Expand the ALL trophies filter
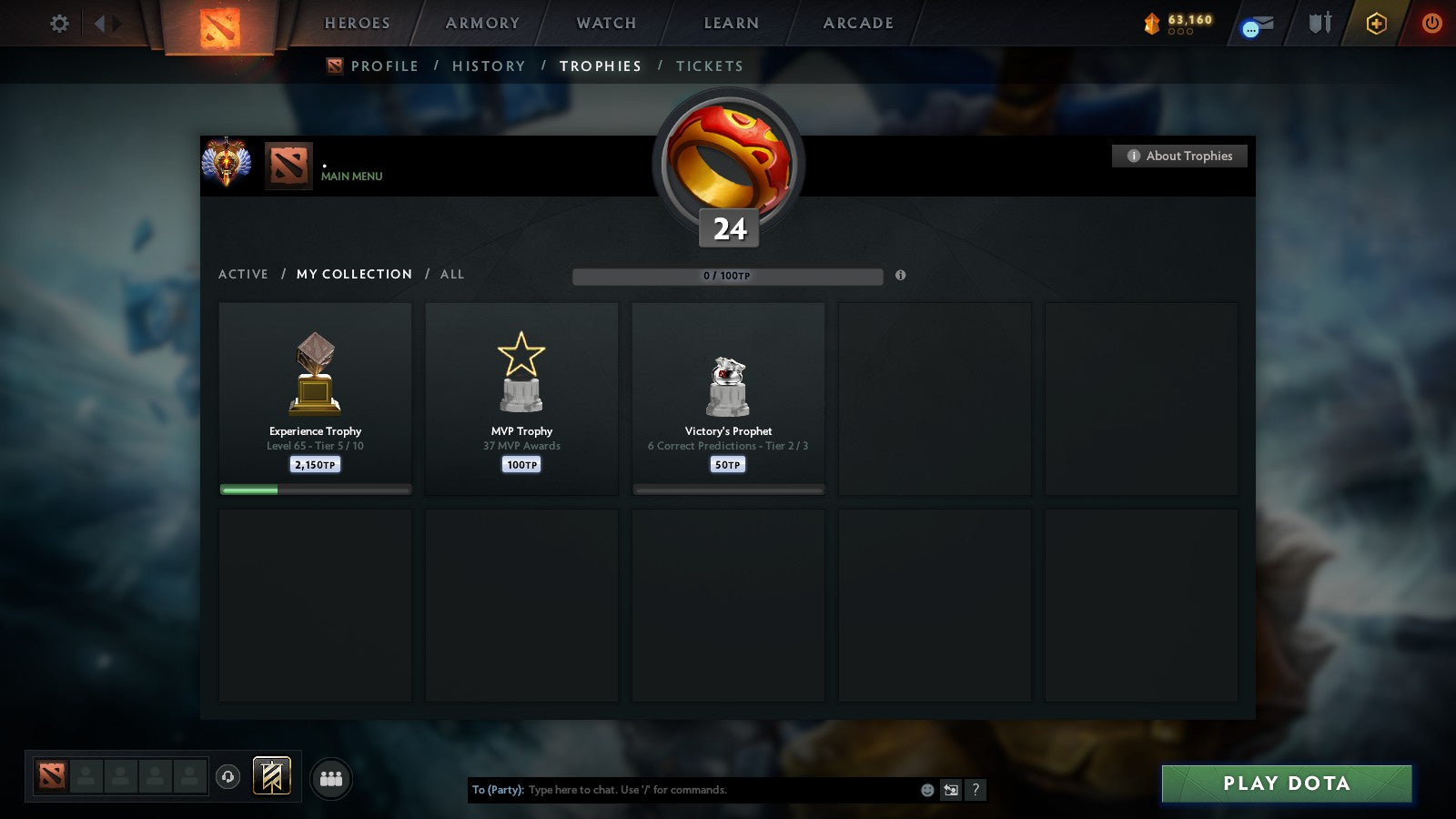The height and width of the screenshot is (819, 1456). [x=452, y=274]
